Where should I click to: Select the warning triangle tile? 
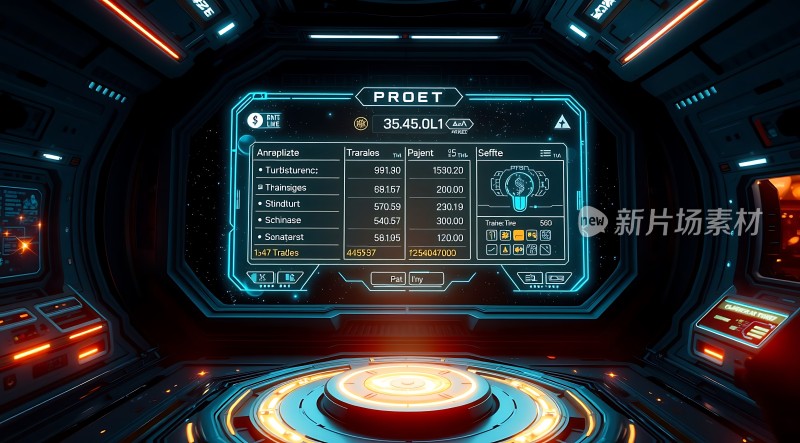pyautogui.click(x=505, y=248)
